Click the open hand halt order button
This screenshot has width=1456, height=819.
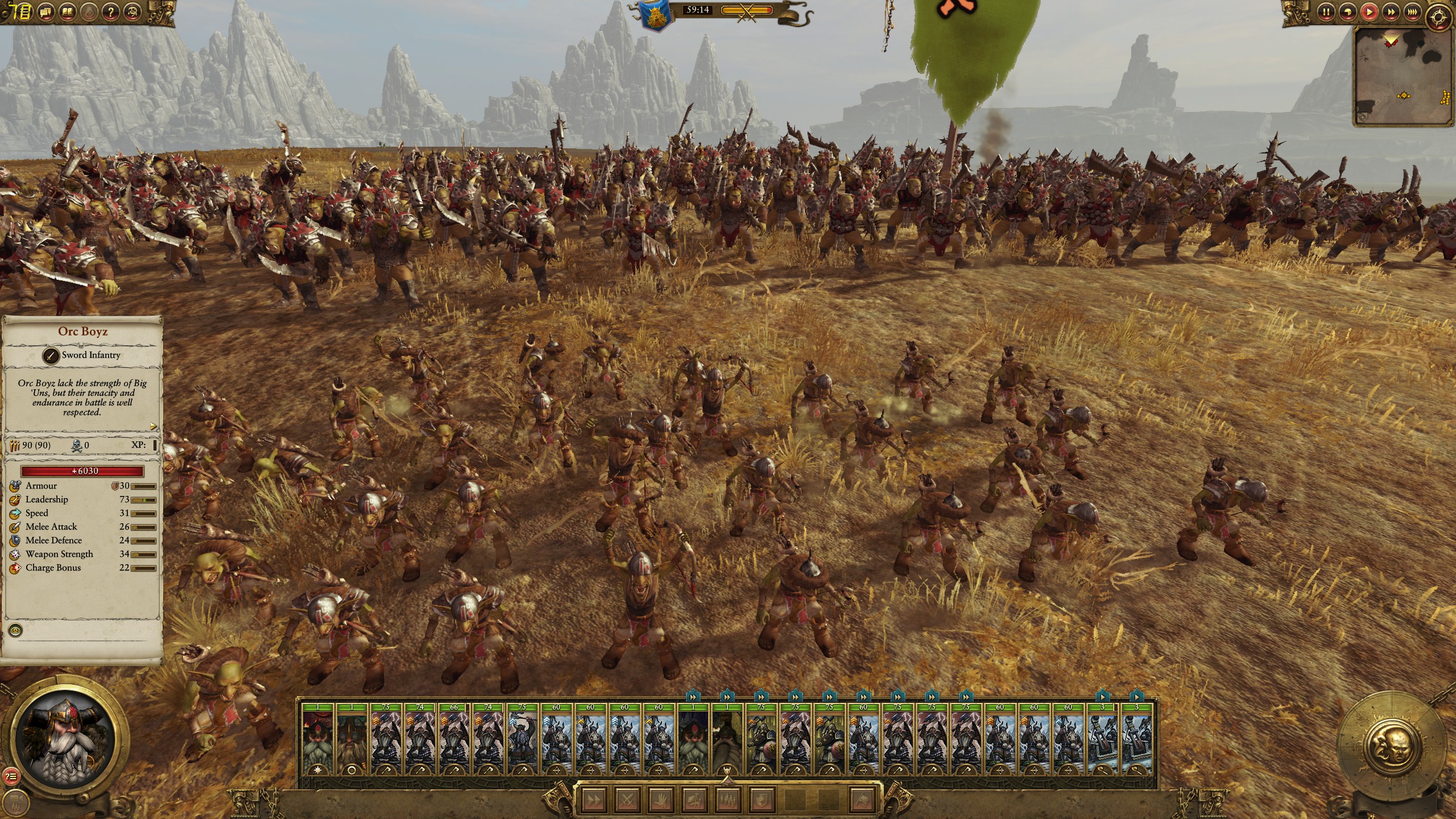661,800
